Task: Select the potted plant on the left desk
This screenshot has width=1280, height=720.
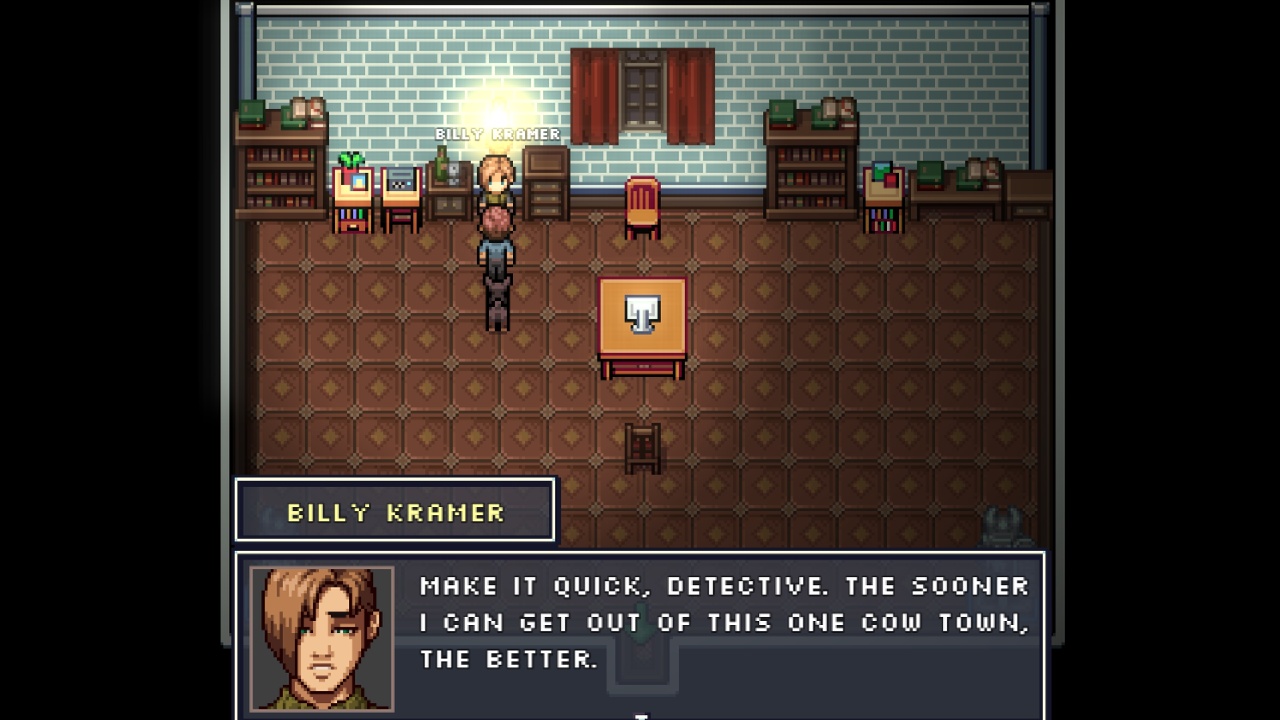Action: 351,160
